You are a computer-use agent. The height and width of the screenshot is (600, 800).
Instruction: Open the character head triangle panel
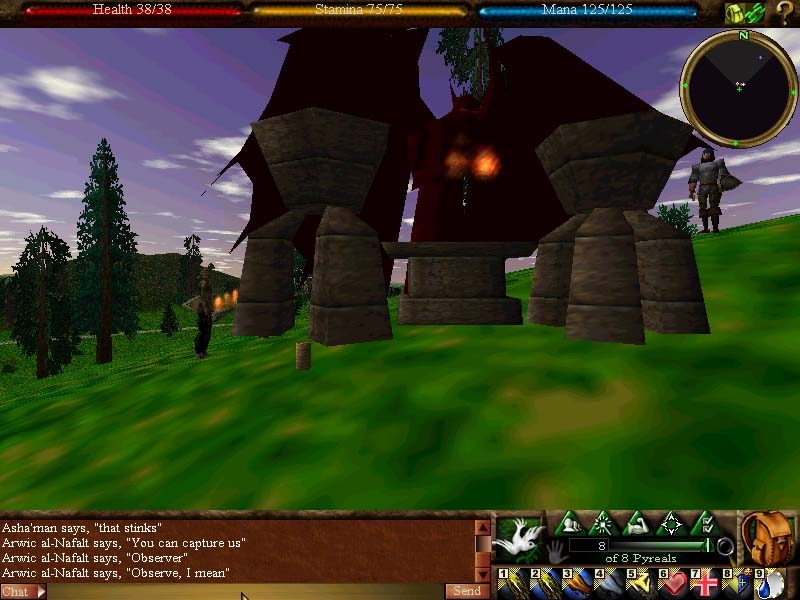pos(569,523)
